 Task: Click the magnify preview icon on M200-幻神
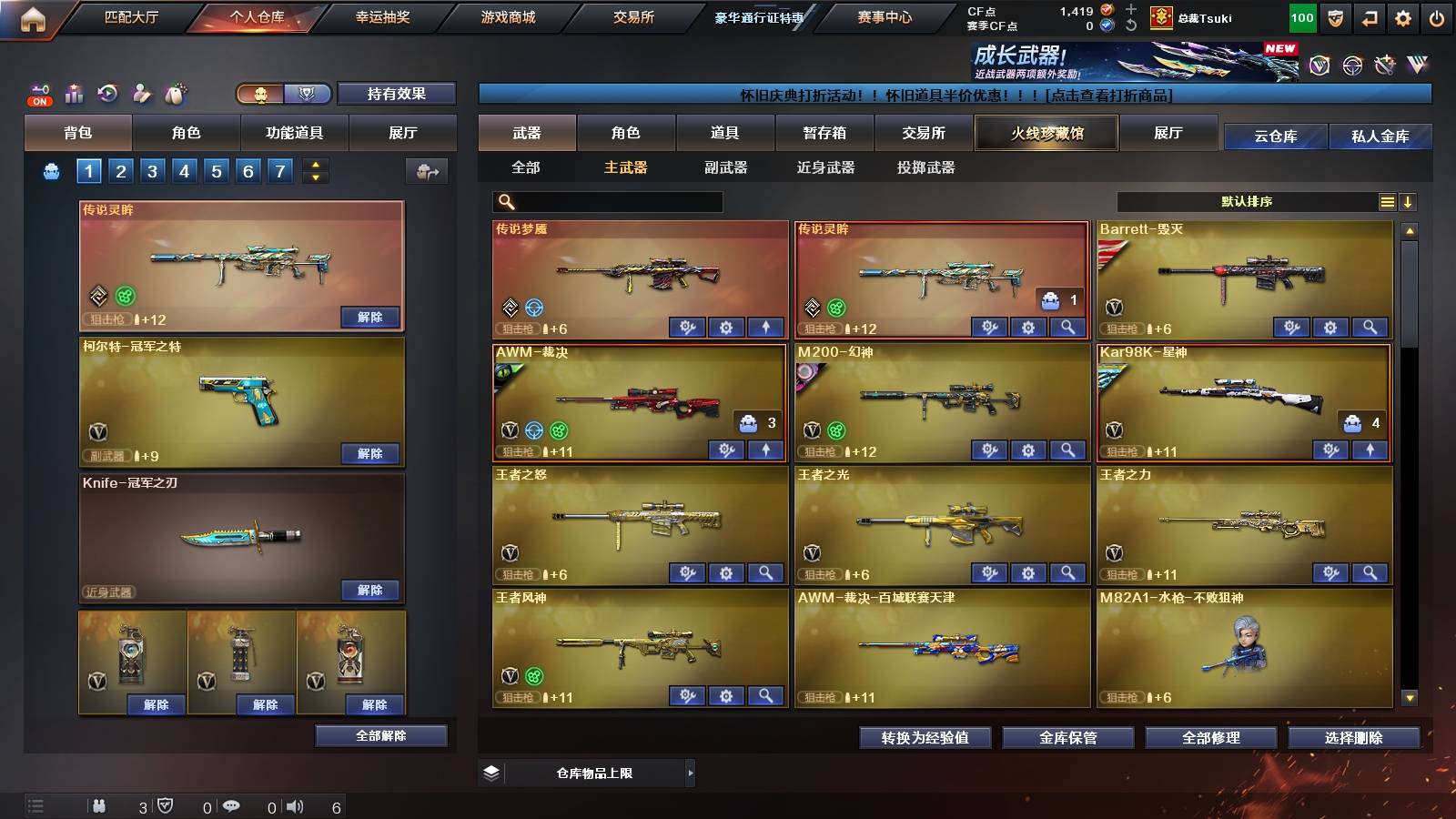pos(1067,450)
